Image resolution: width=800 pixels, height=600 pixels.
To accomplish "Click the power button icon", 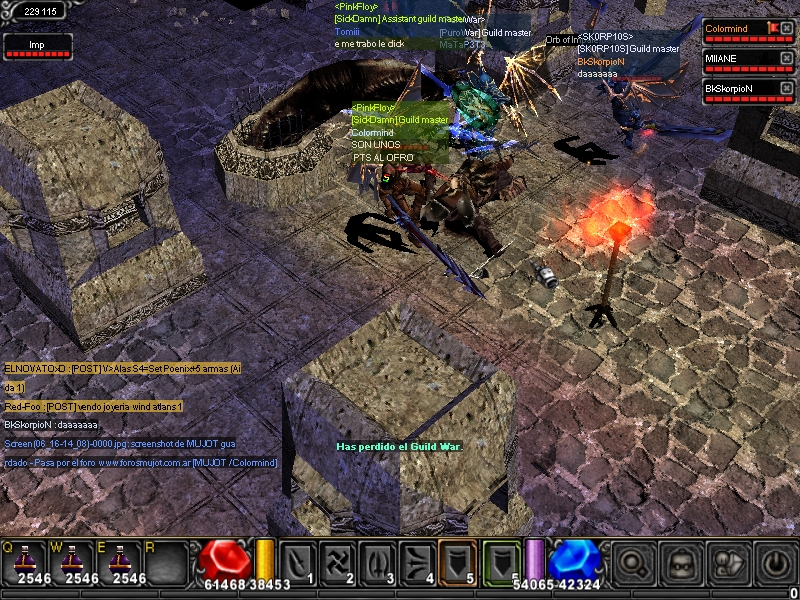I will pyautogui.click(x=776, y=562).
